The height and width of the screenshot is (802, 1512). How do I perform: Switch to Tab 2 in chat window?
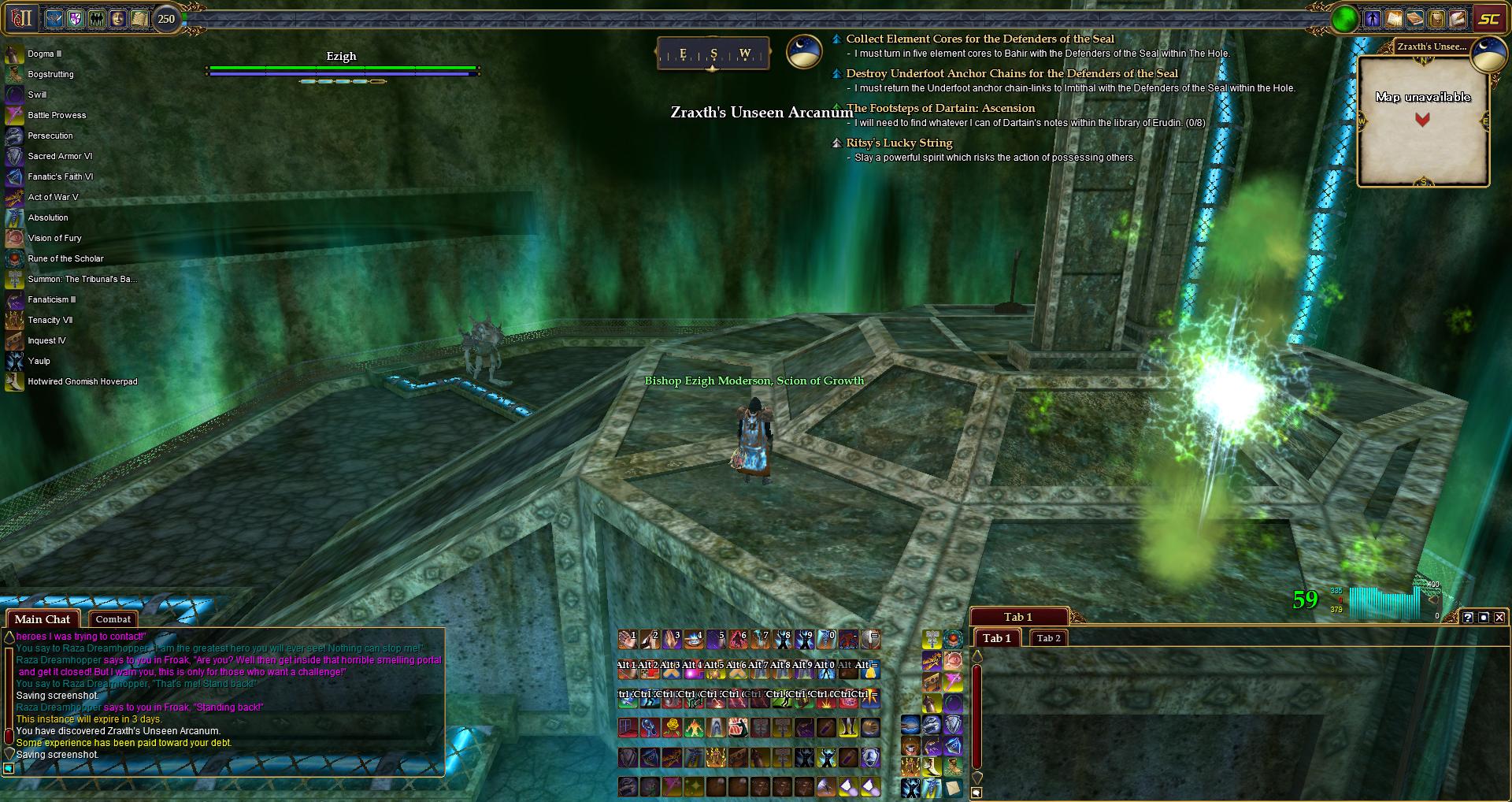coord(1048,638)
